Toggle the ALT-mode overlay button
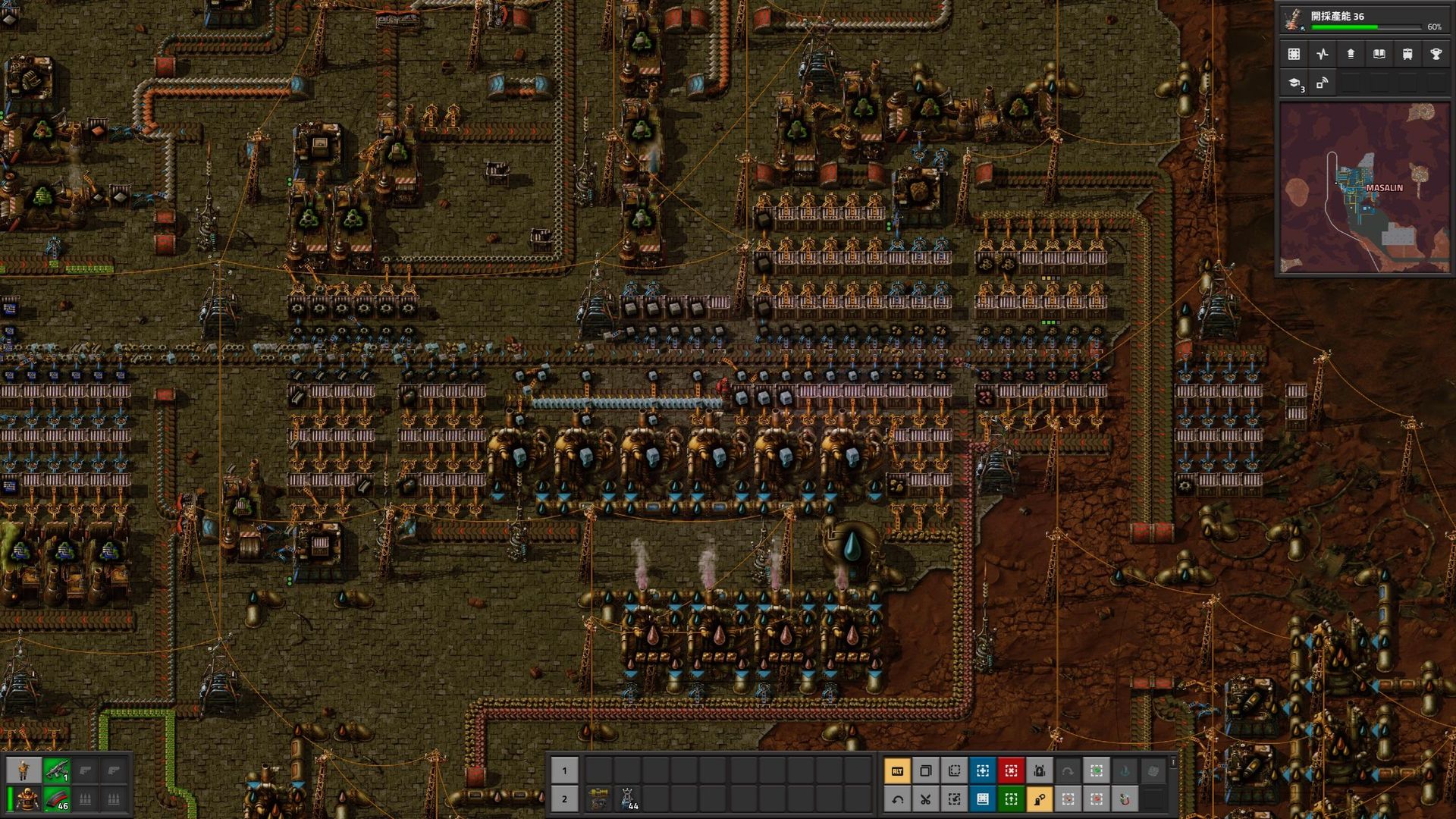 click(x=898, y=770)
